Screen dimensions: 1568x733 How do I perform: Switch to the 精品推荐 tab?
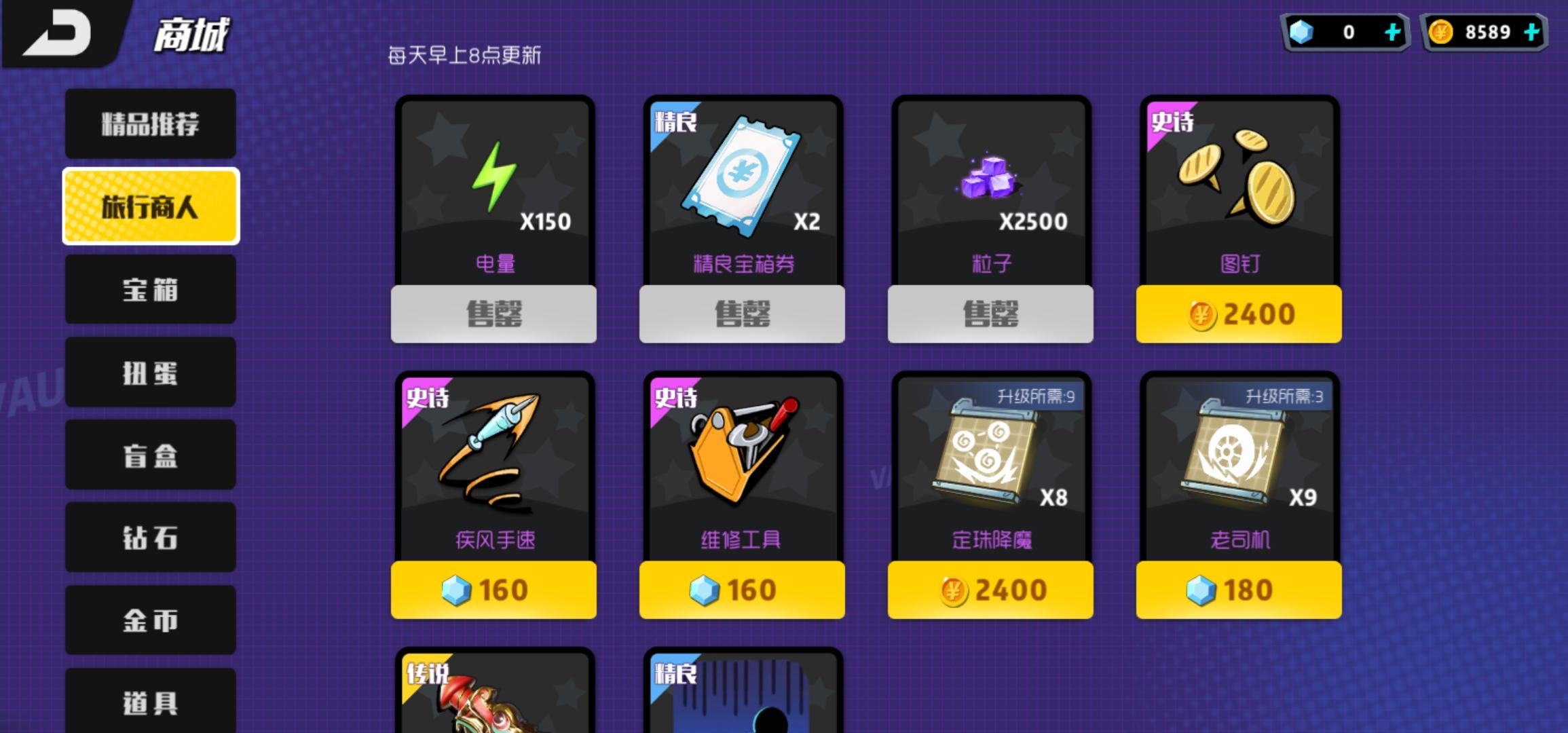pyautogui.click(x=151, y=124)
